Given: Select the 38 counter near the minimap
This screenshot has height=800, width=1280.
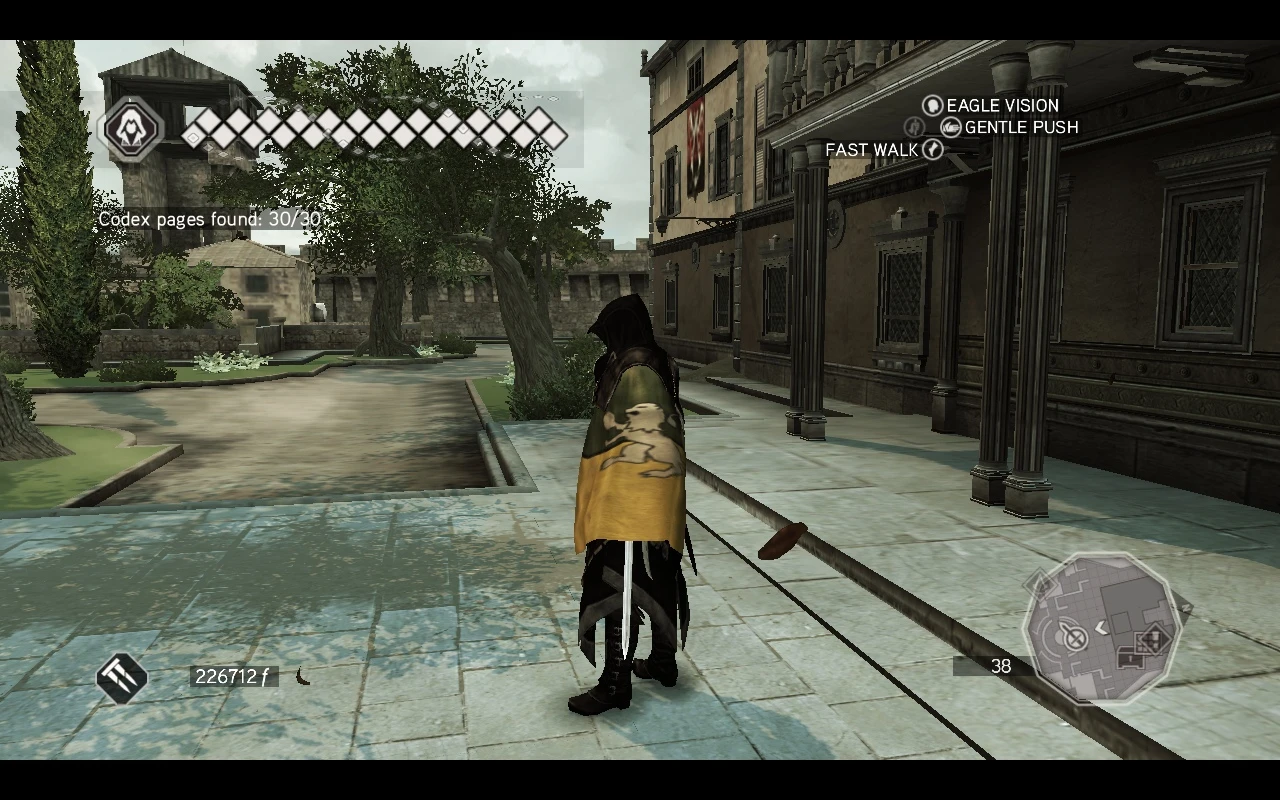Looking at the screenshot, I should click(x=1002, y=667).
